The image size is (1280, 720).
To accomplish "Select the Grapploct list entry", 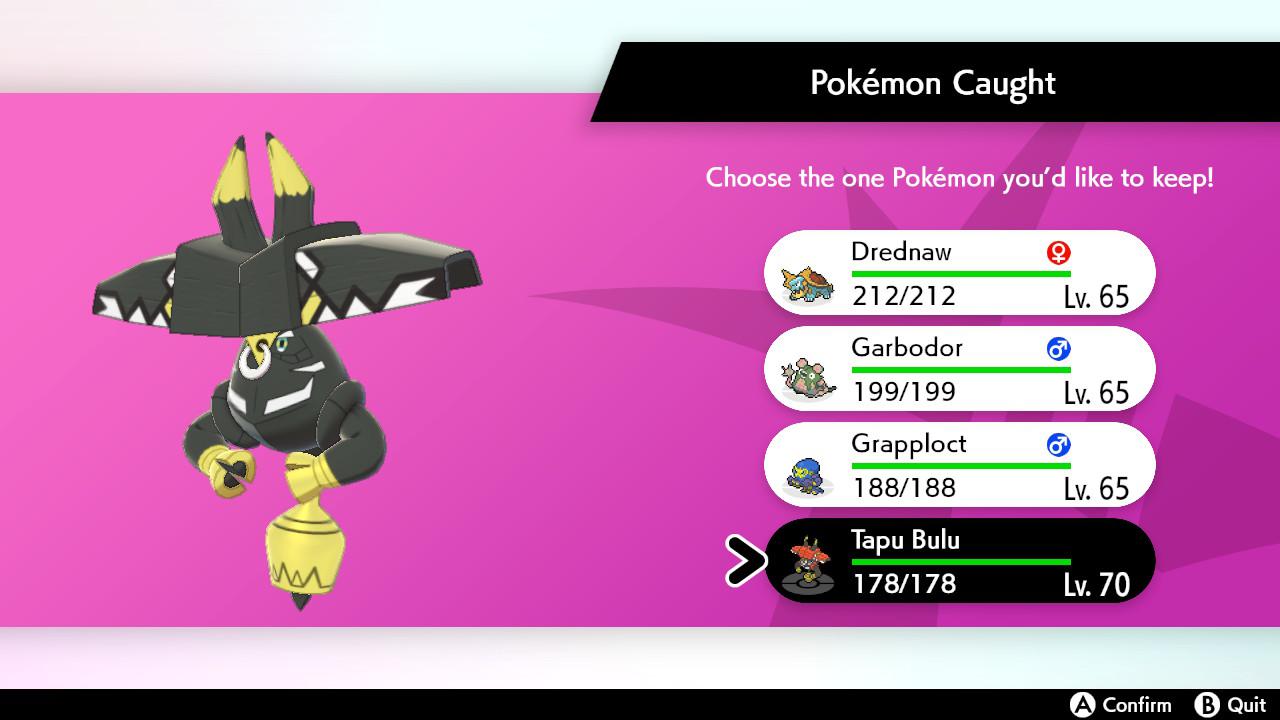I will click(960, 465).
